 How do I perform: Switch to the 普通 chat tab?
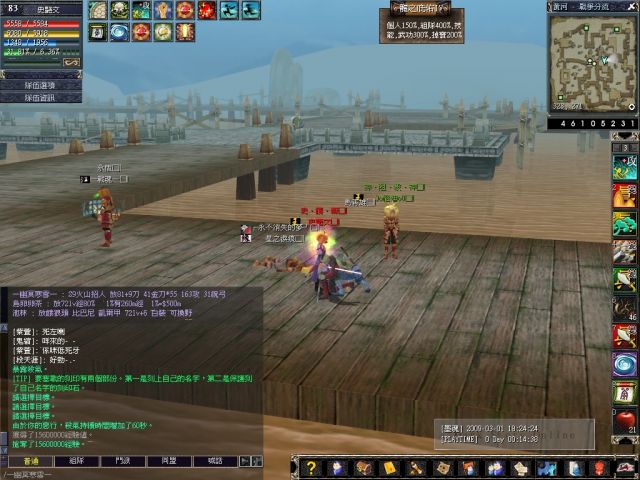31,461
